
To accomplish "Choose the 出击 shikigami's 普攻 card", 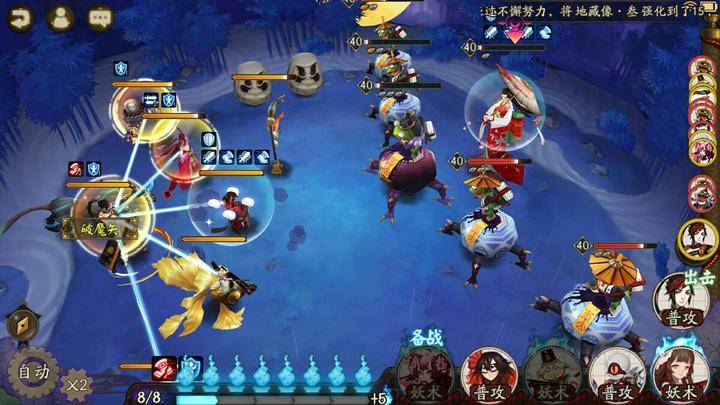I will pyautogui.click(x=684, y=302).
